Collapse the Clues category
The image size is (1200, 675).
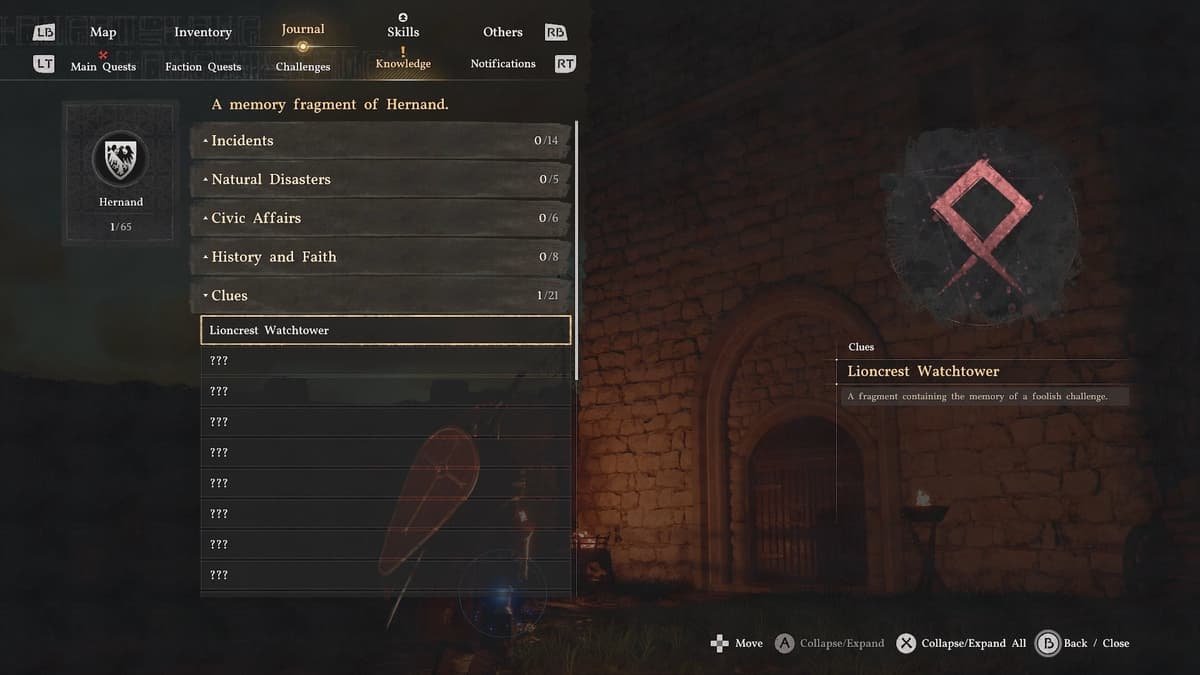382,296
